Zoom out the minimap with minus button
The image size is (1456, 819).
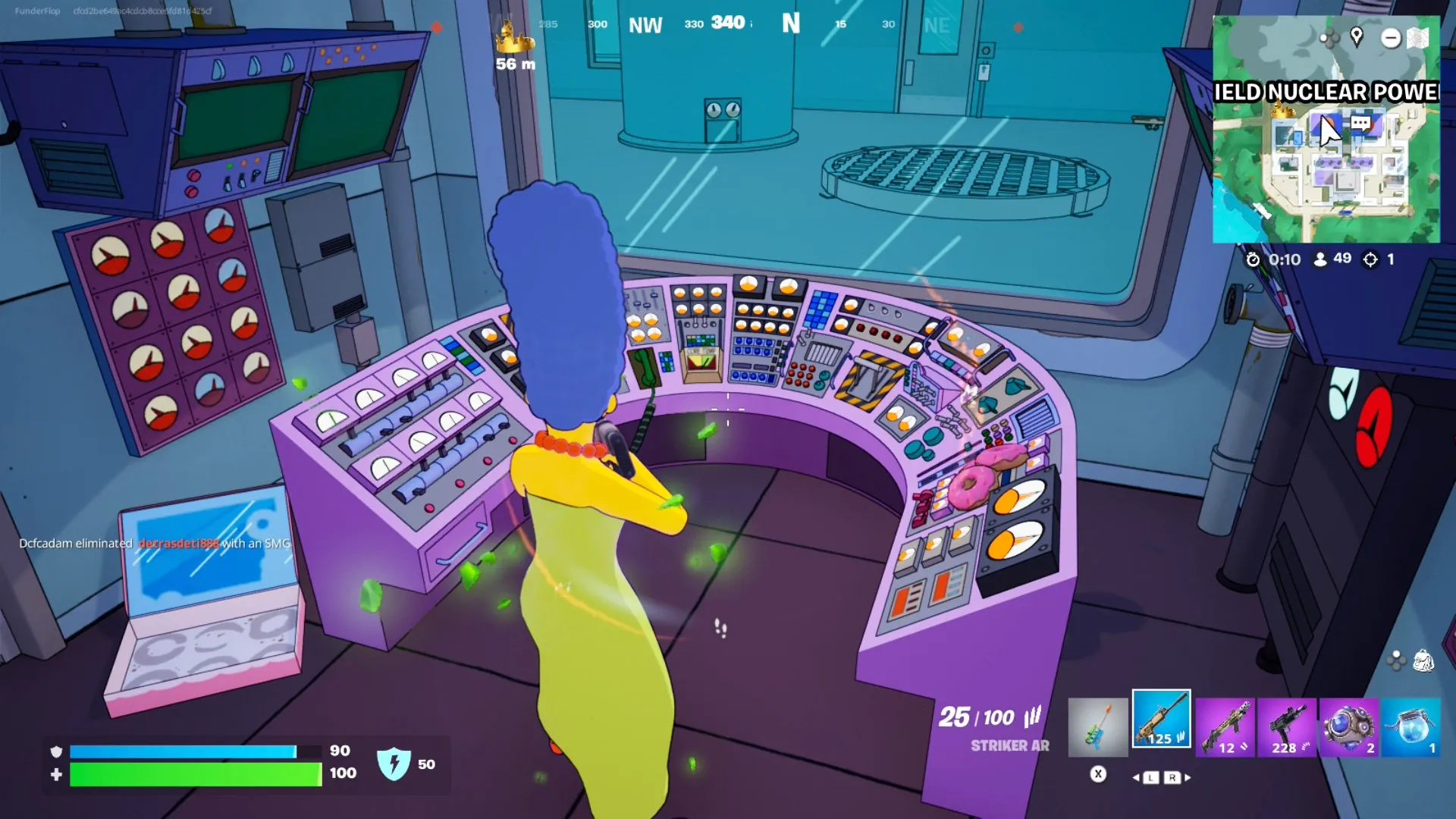pos(1390,38)
